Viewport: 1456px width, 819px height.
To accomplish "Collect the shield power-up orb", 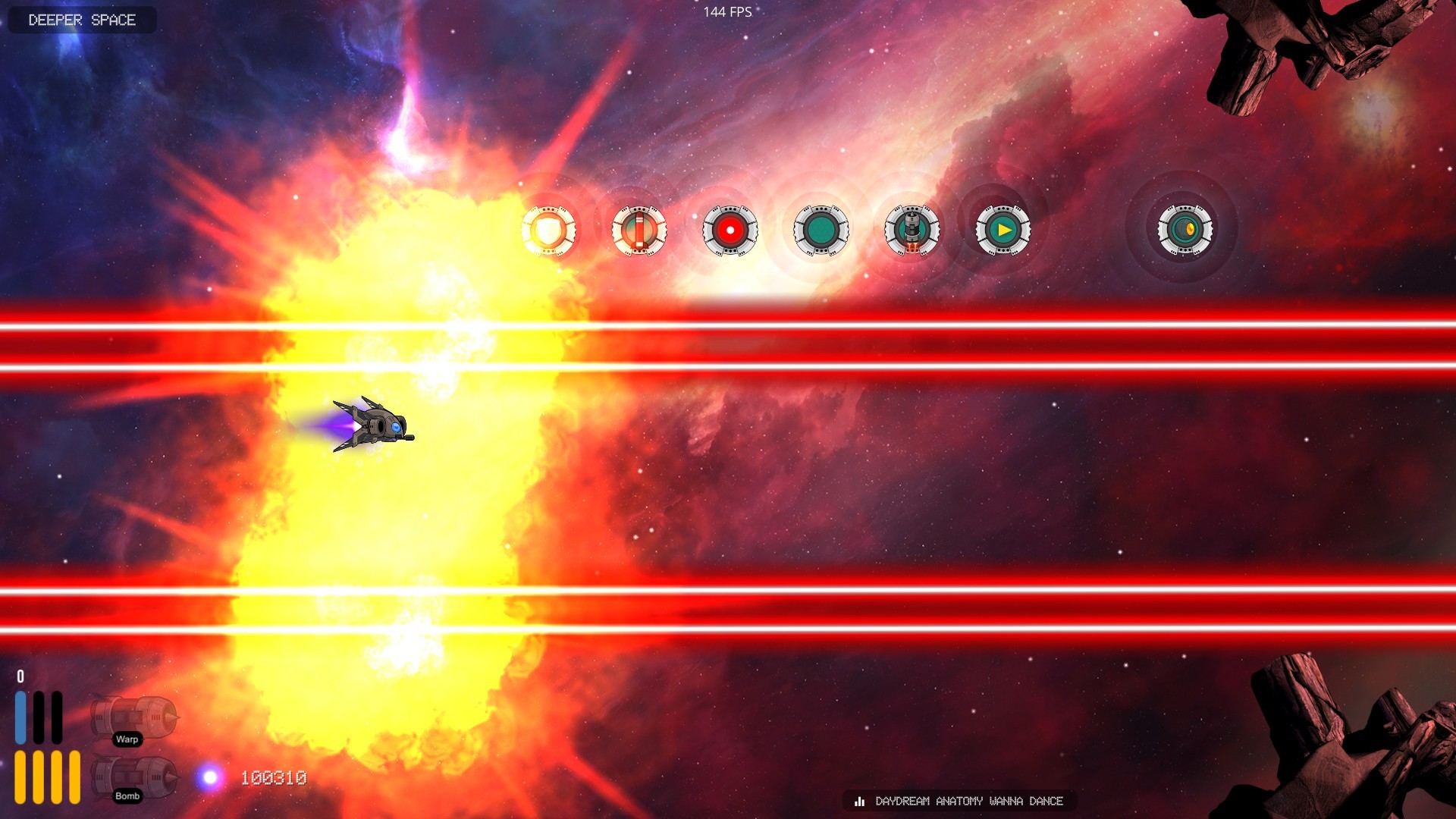I will pos(550,230).
